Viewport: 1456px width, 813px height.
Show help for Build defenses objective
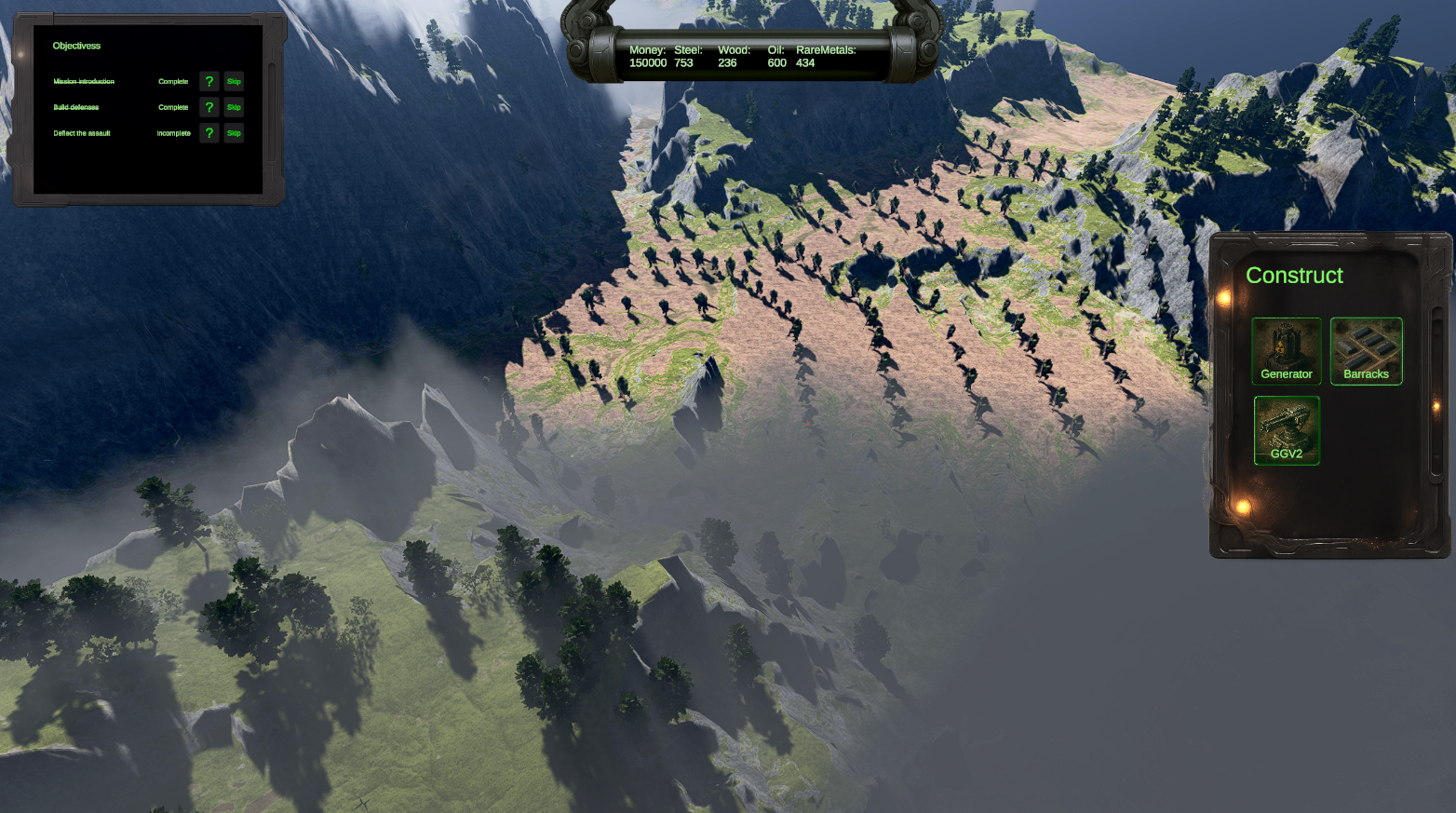[209, 107]
